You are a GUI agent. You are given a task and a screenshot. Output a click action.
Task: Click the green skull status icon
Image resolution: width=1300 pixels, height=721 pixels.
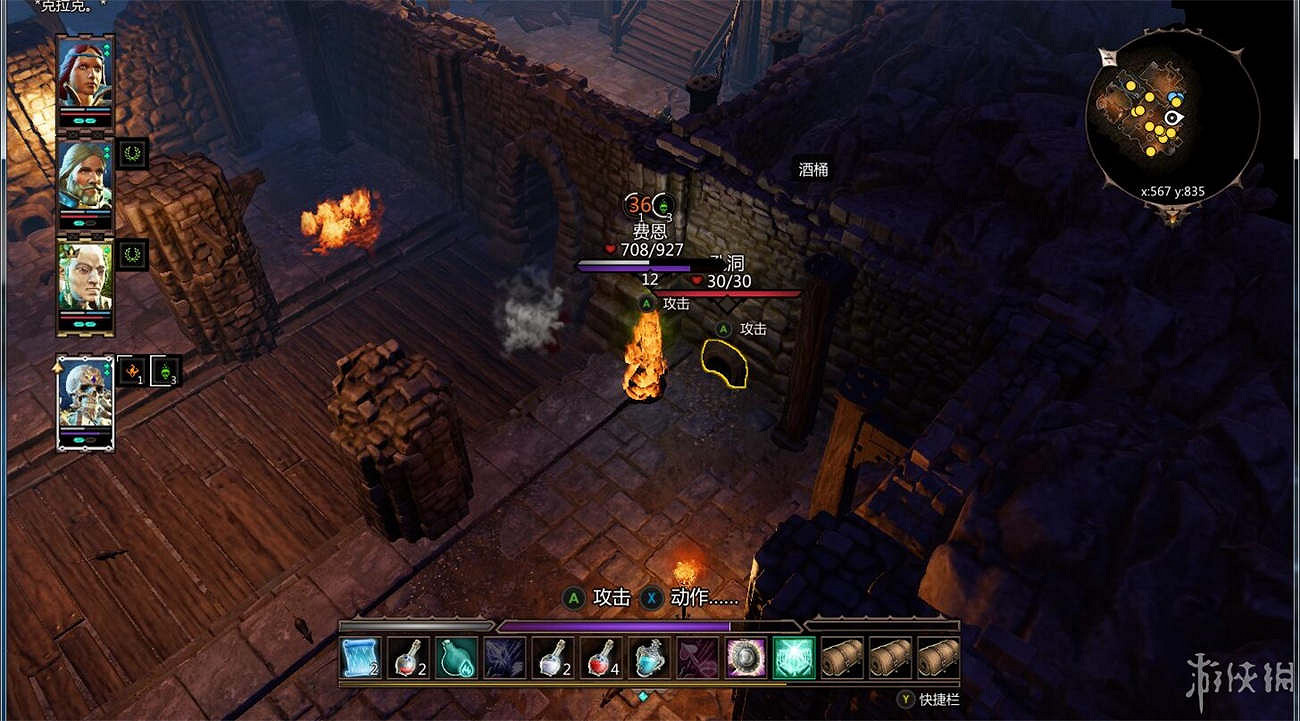[165, 371]
